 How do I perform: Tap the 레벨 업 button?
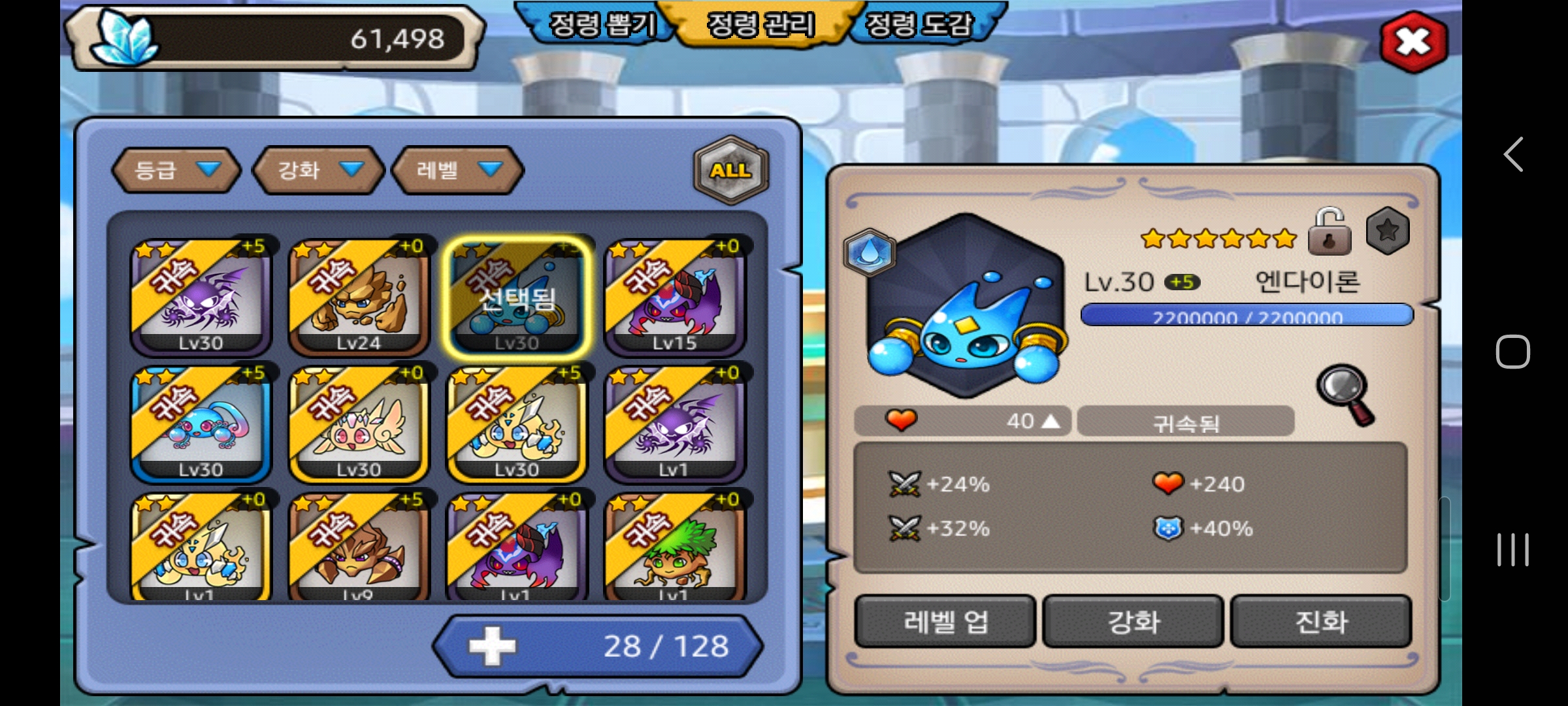pyautogui.click(x=945, y=621)
